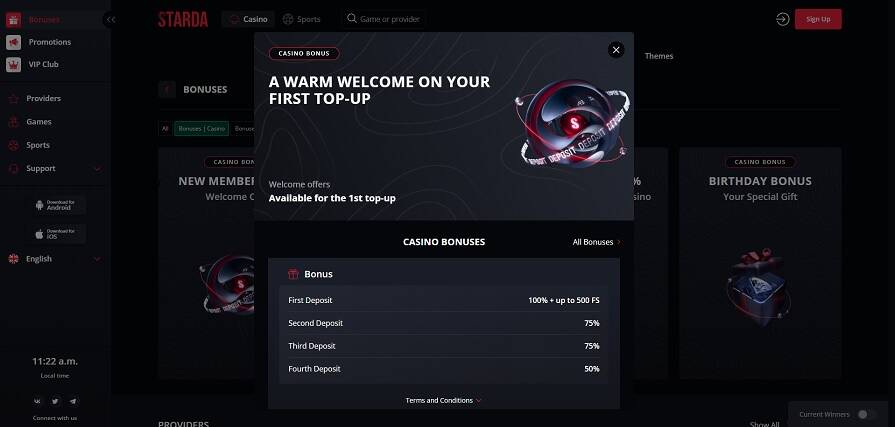The height and width of the screenshot is (427, 895).
Task: Switch to the Sports tab
Action: tap(302, 19)
